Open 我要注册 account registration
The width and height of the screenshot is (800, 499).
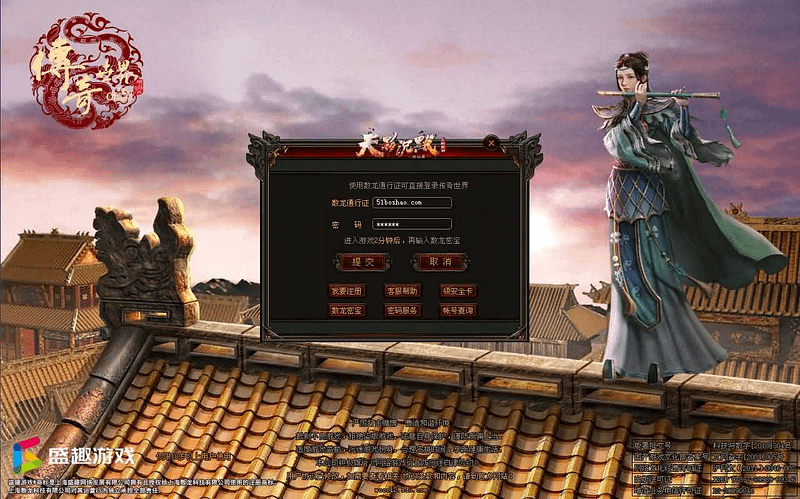(x=348, y=291)
